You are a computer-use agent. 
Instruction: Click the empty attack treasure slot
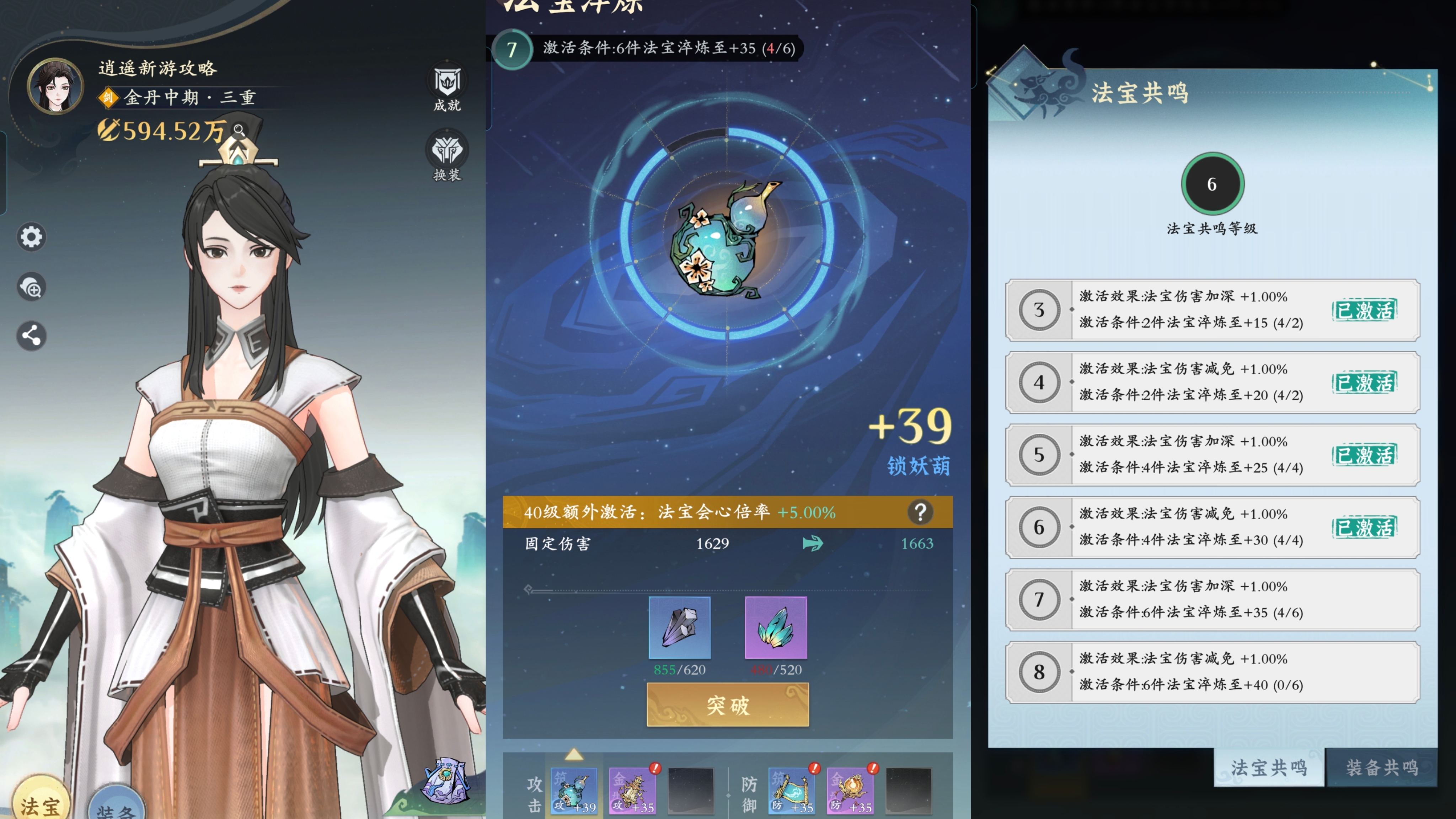point(691,791)
